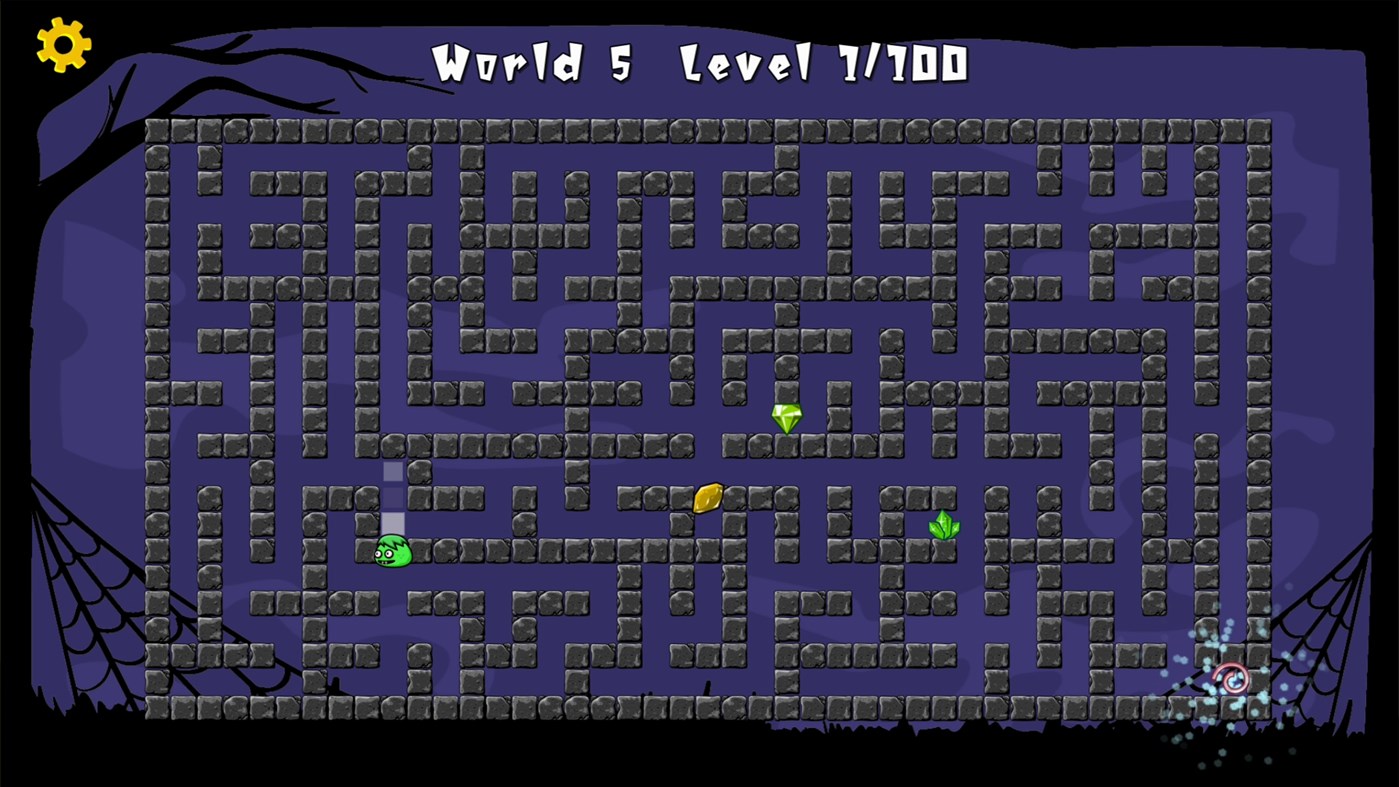
Task: Click the pink swirl exit portal
Action: pos(1229,679)
